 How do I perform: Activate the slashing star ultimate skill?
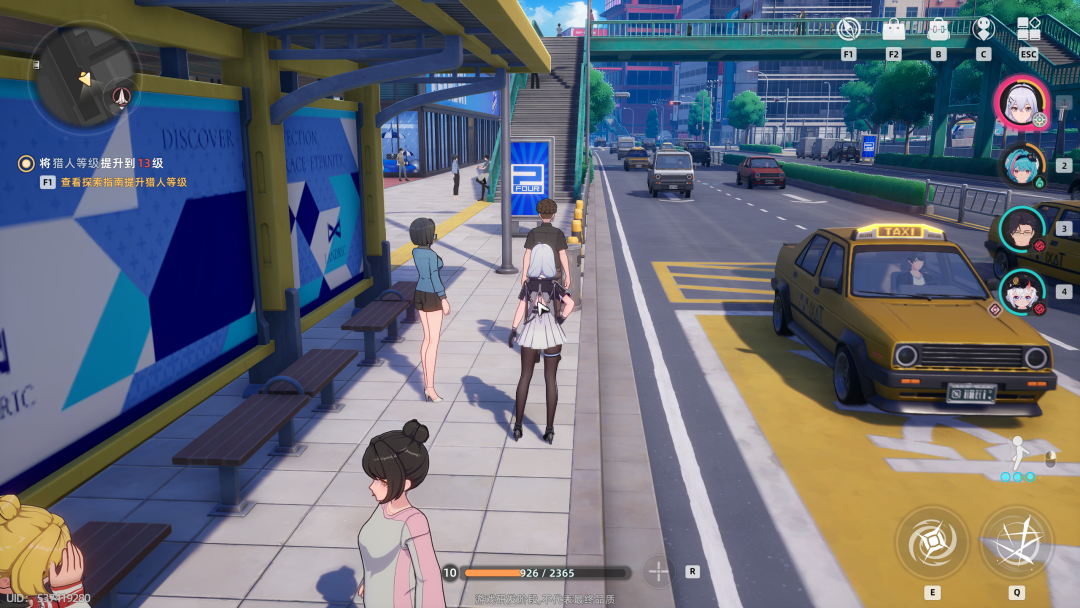1016,543
